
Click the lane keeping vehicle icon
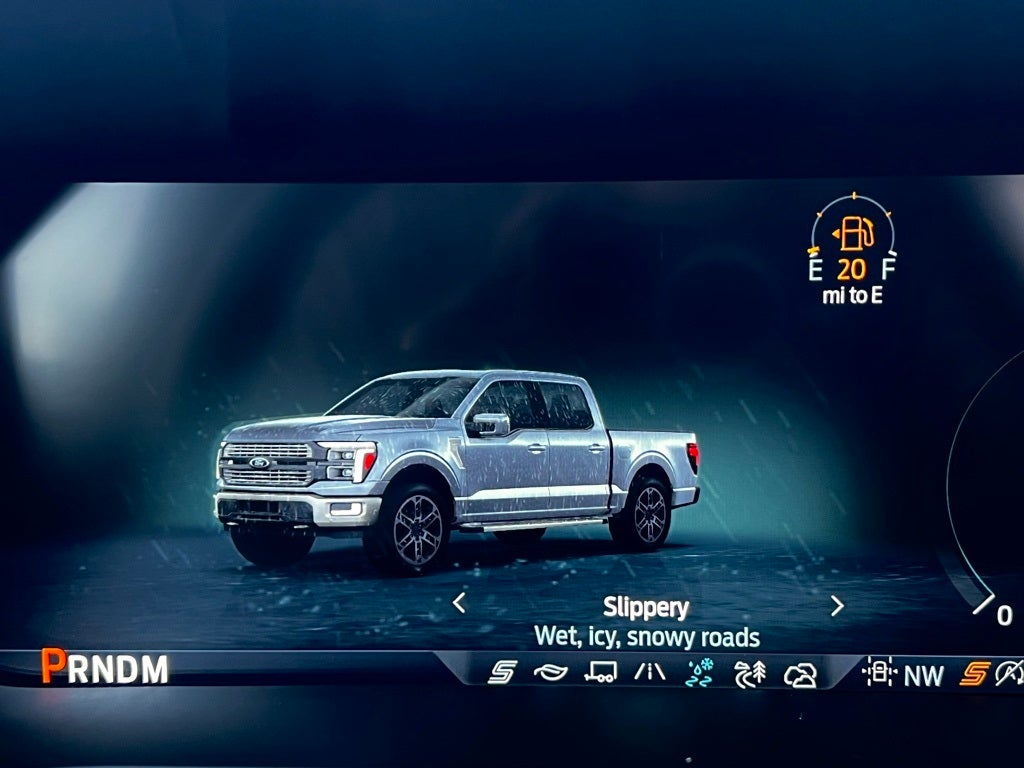[x=879, y=673]
